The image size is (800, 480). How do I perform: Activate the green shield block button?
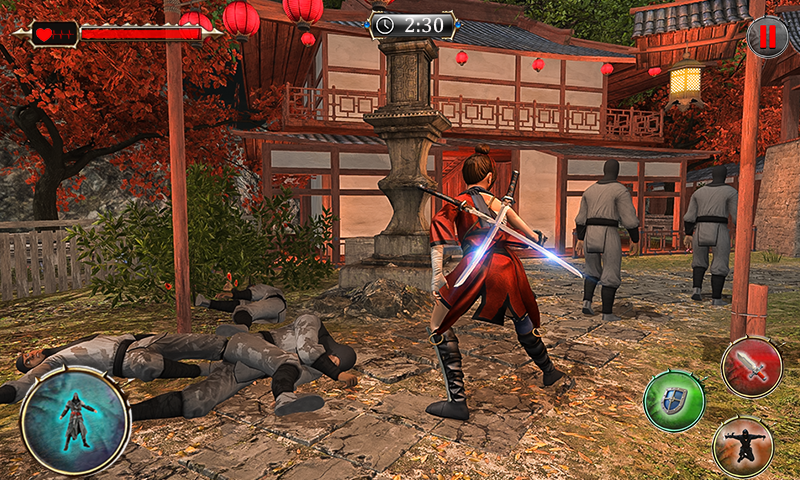[674, 401]
